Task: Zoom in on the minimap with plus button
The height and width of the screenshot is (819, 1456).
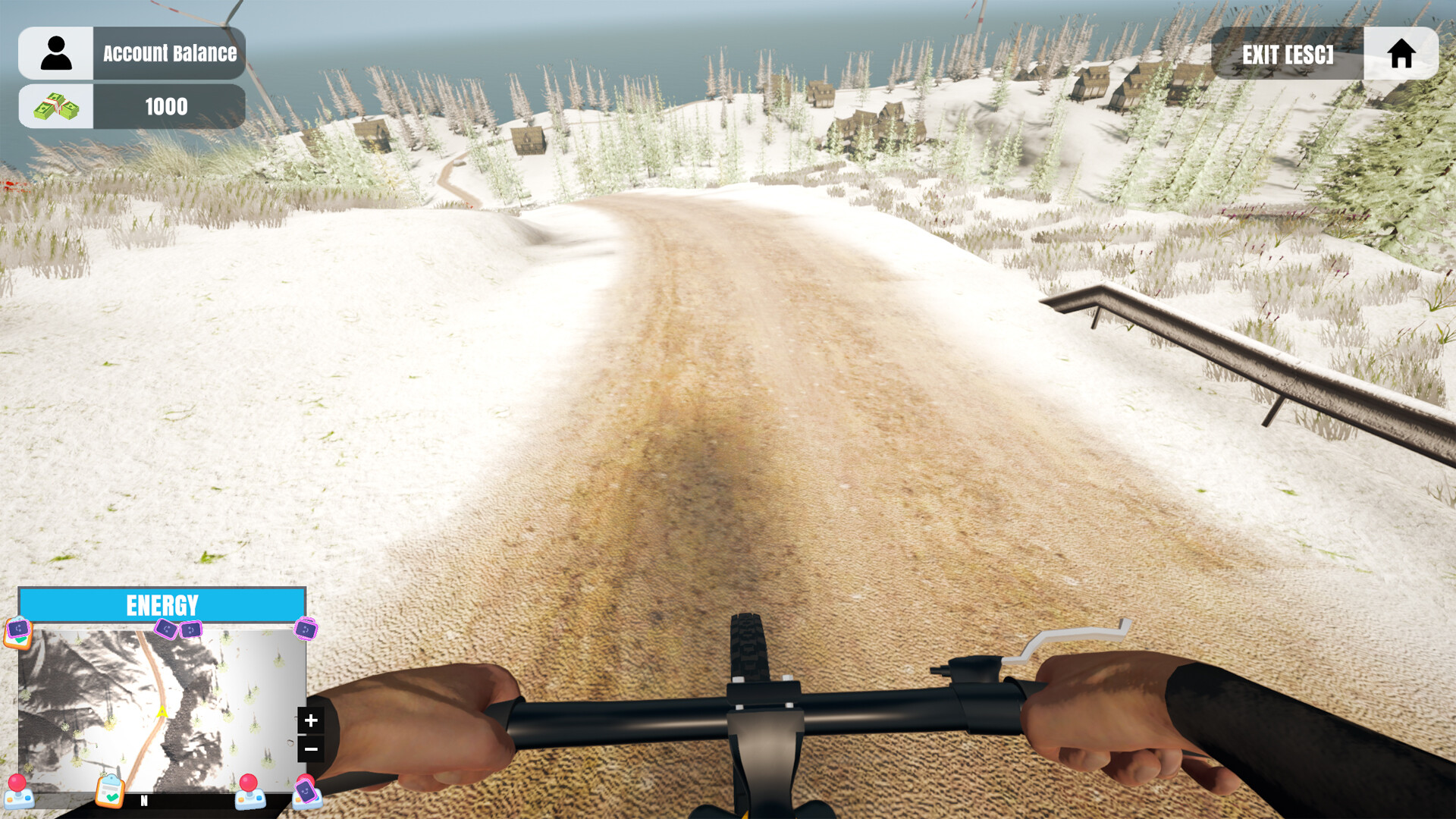Action: [309, 720]
